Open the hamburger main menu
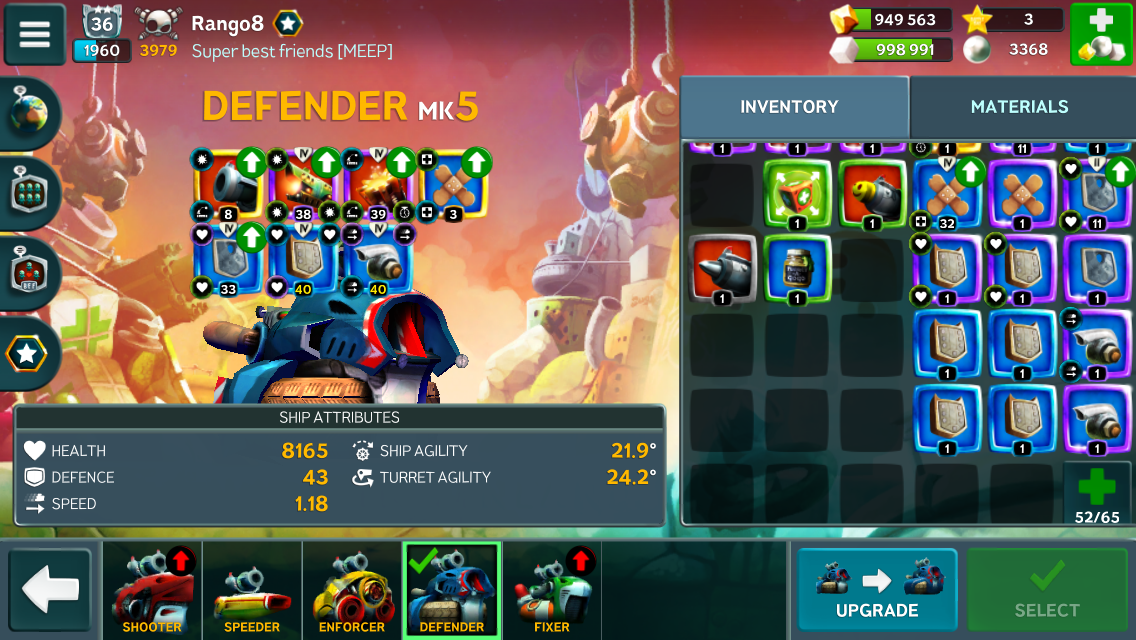 point(35,34)
